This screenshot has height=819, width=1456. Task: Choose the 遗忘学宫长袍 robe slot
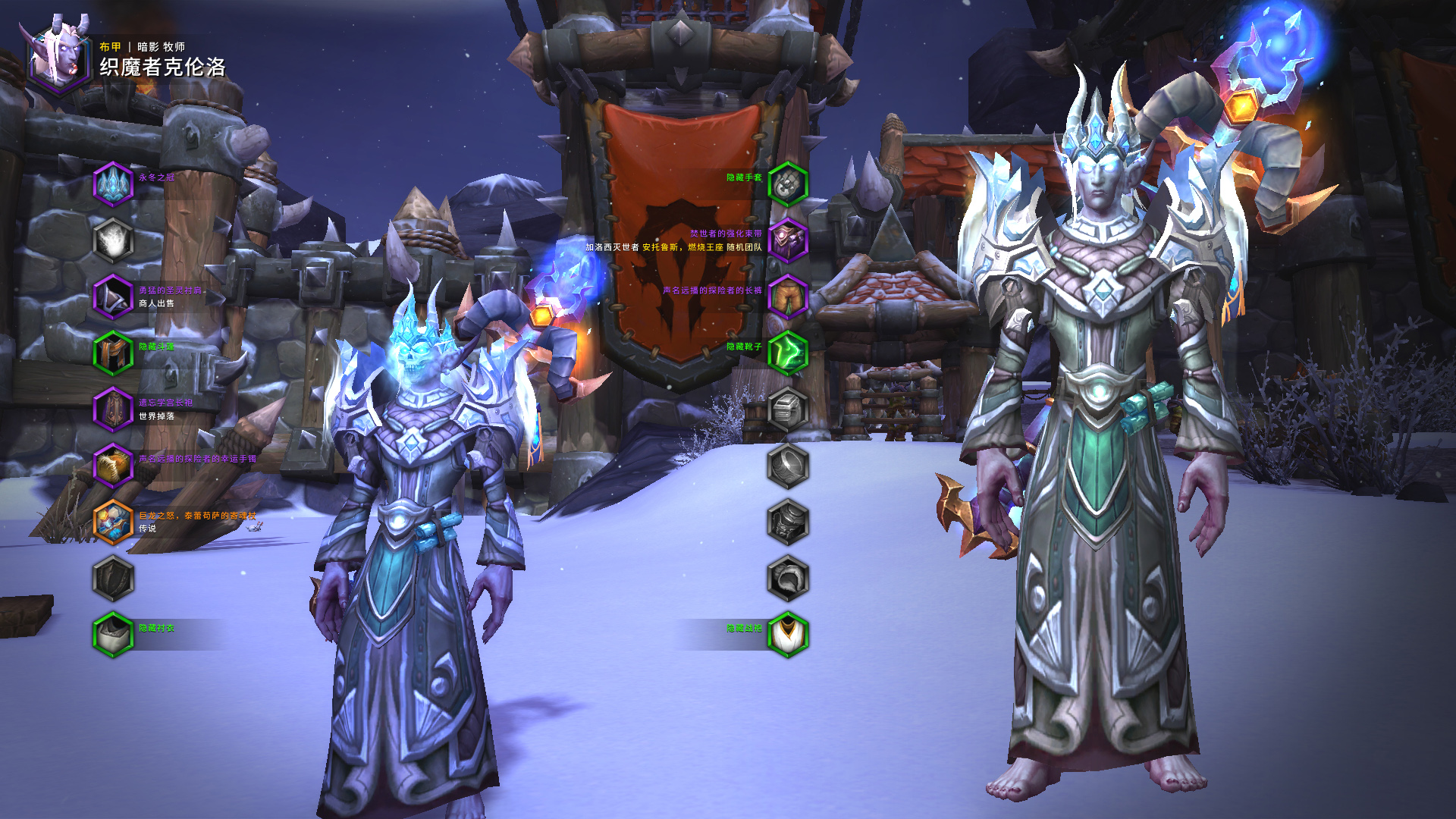(x=113, y=409)
